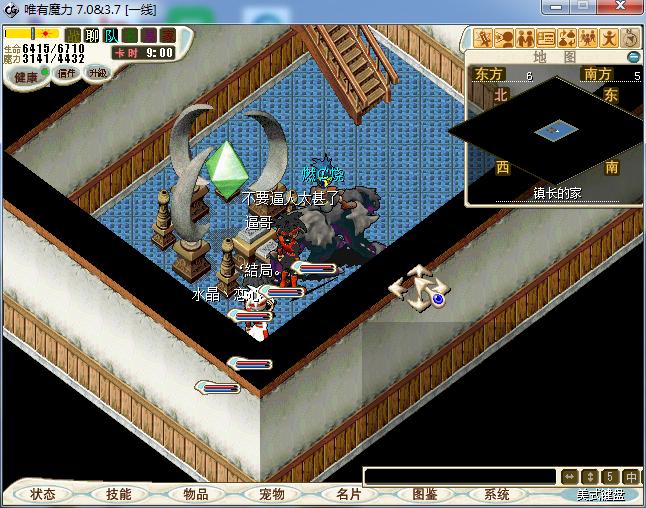Click the 健康 health button
The width and height of the screenshot is (646, 508).
coord(25,77)
